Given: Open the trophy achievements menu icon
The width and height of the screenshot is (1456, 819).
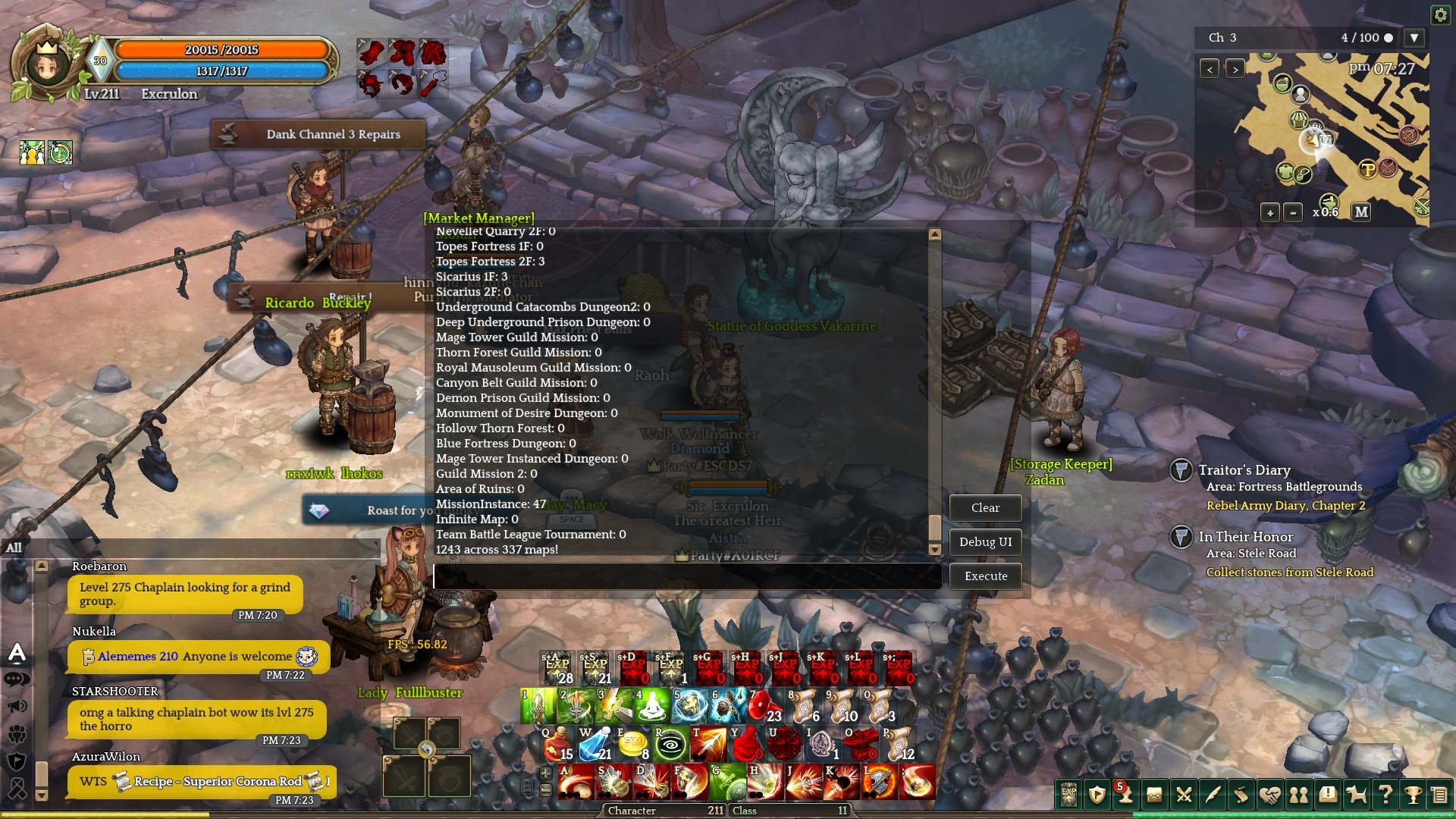Looking at the screenshot, I should 1413,795.
